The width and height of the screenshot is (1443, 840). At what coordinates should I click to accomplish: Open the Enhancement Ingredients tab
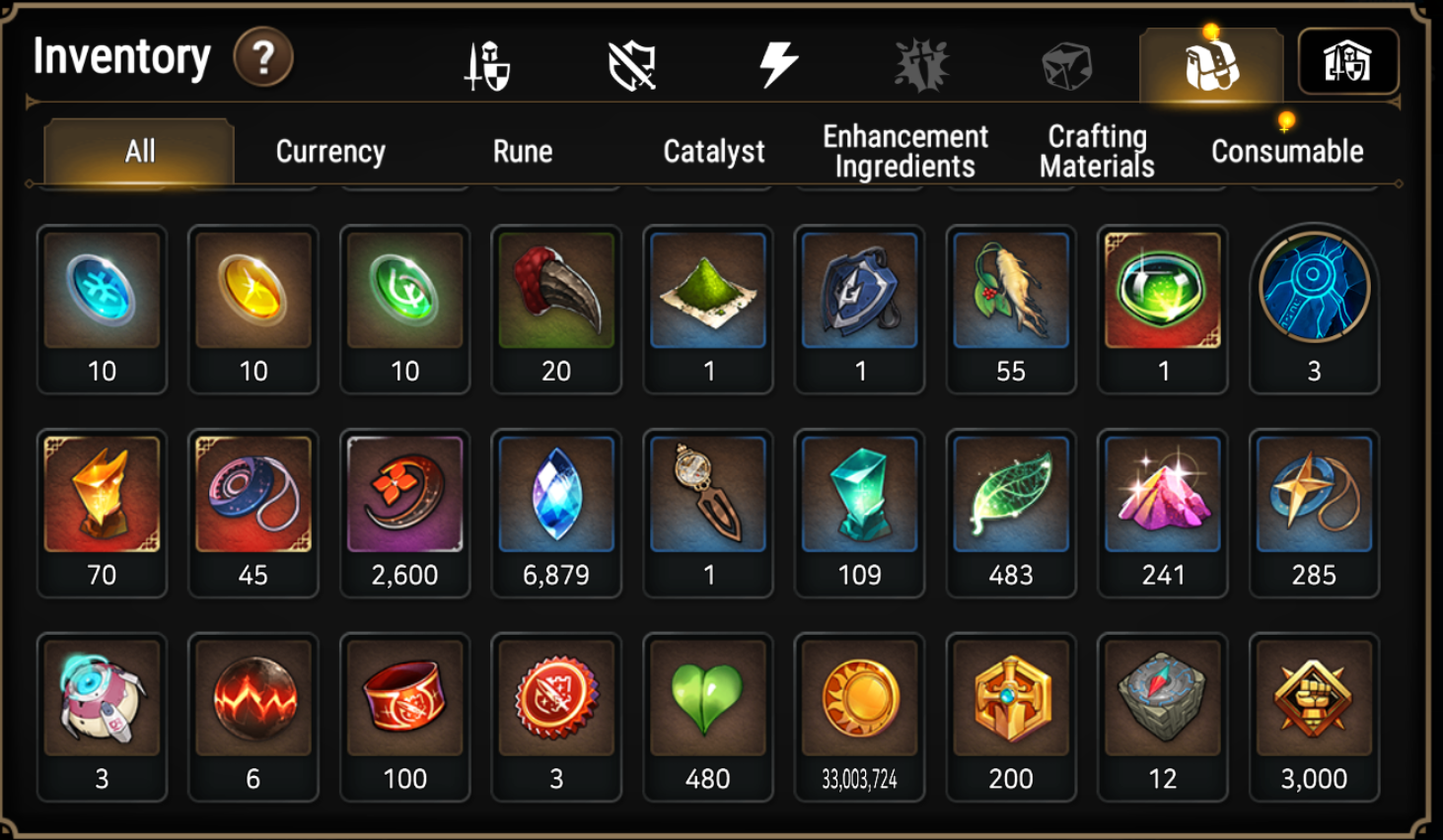(x=904, y=151)
